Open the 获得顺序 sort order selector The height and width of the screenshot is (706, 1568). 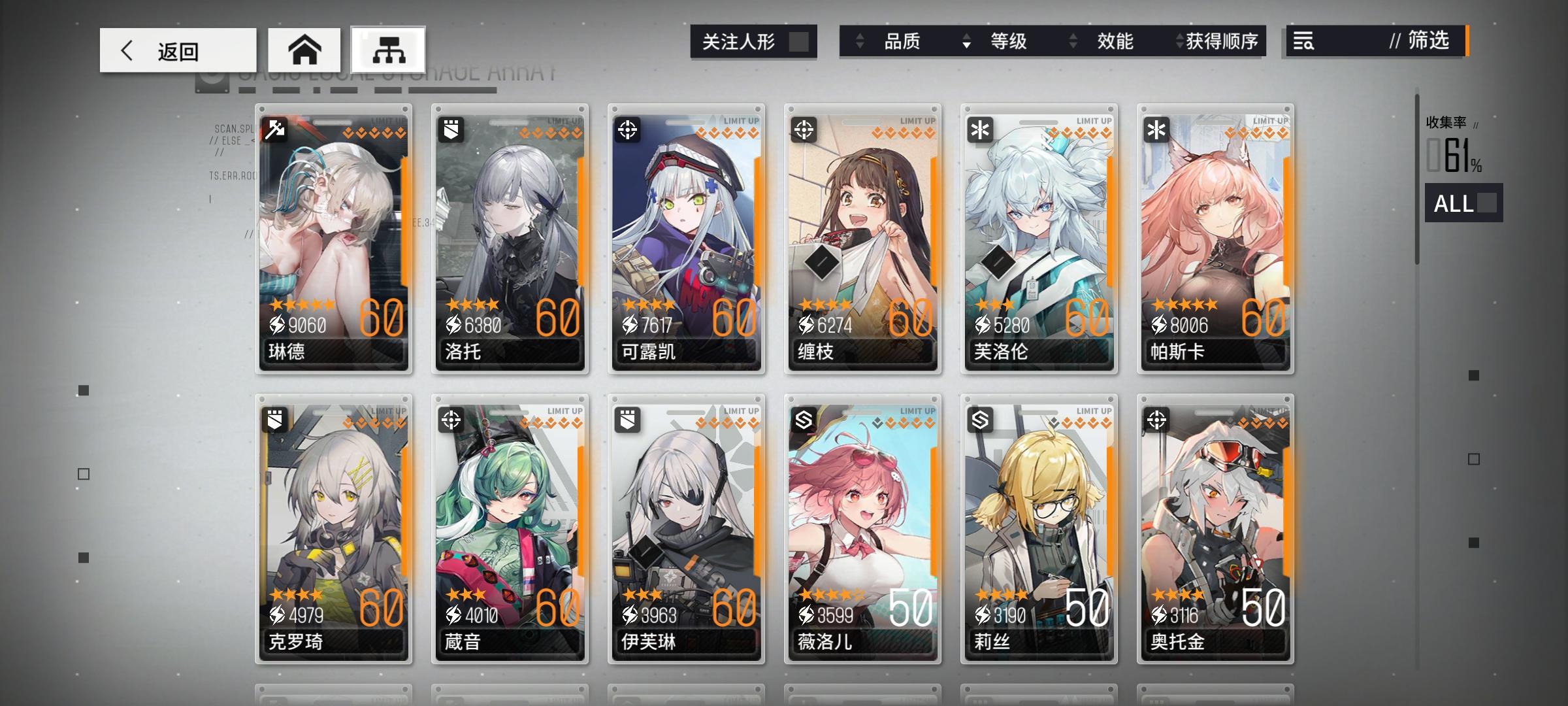click(x=1224, y=41)
